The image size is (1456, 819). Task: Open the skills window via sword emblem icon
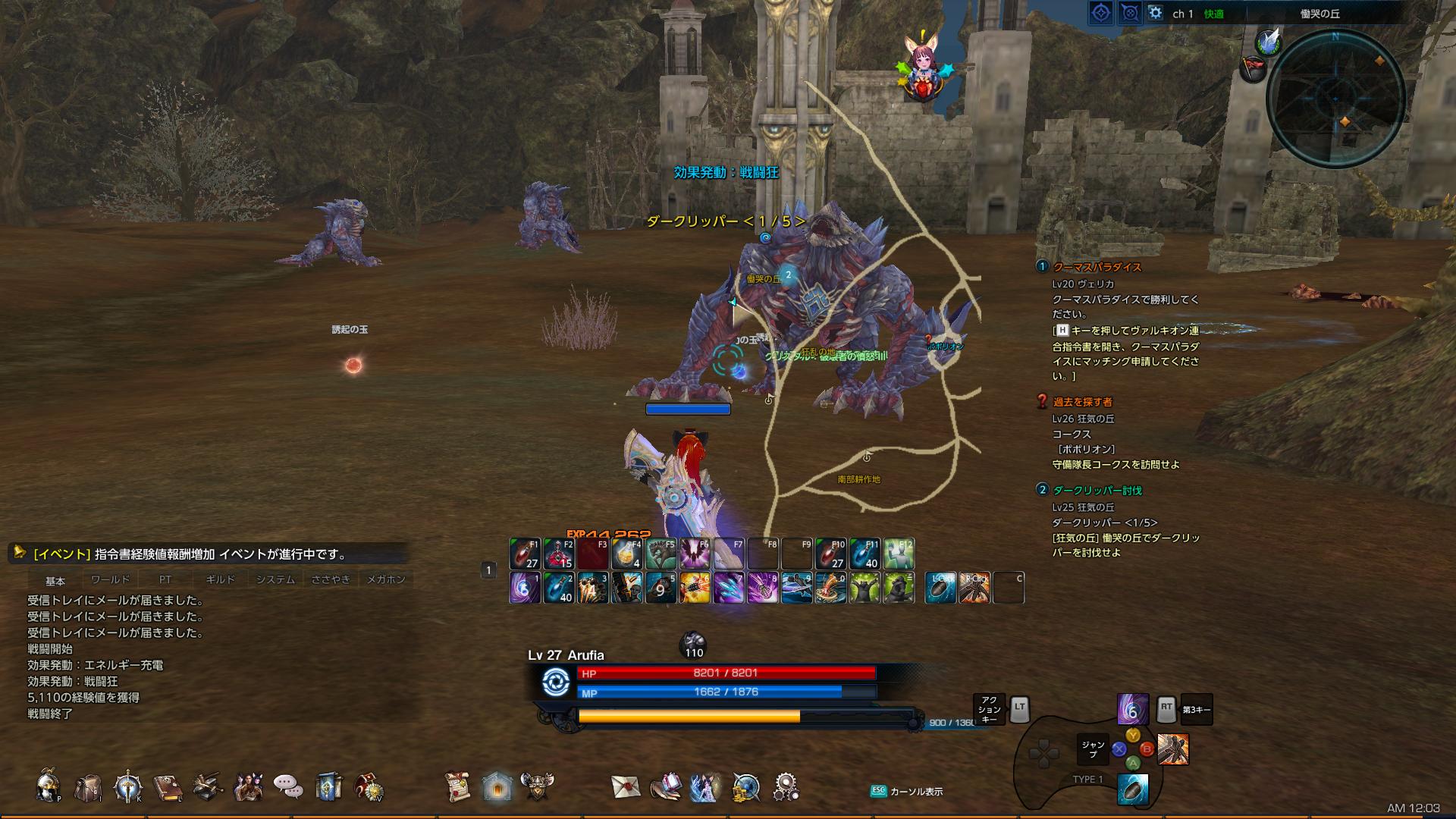coord(127,786)
